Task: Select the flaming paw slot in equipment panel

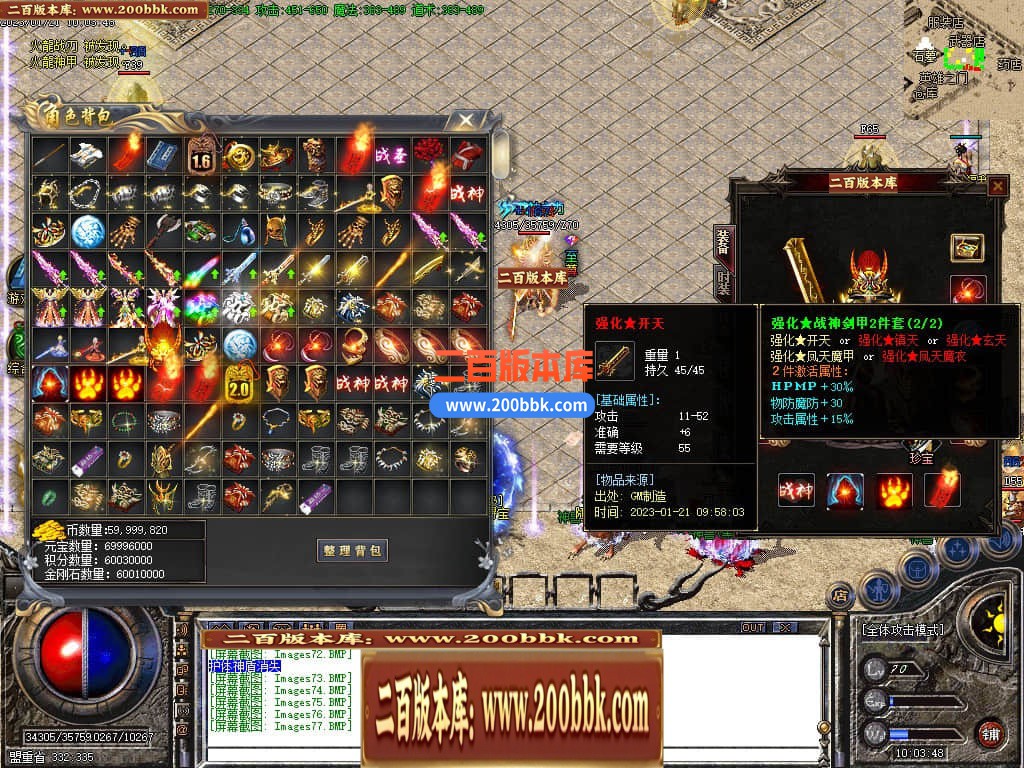Action: [x=894, y=490]
